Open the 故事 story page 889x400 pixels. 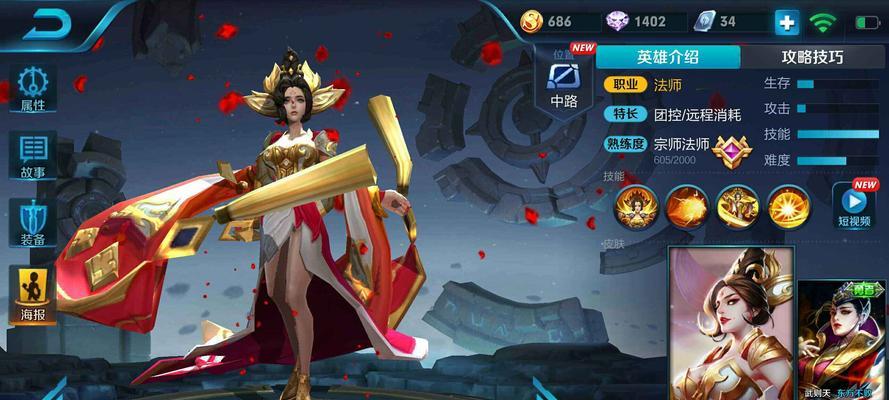click(x=32, y=153)
